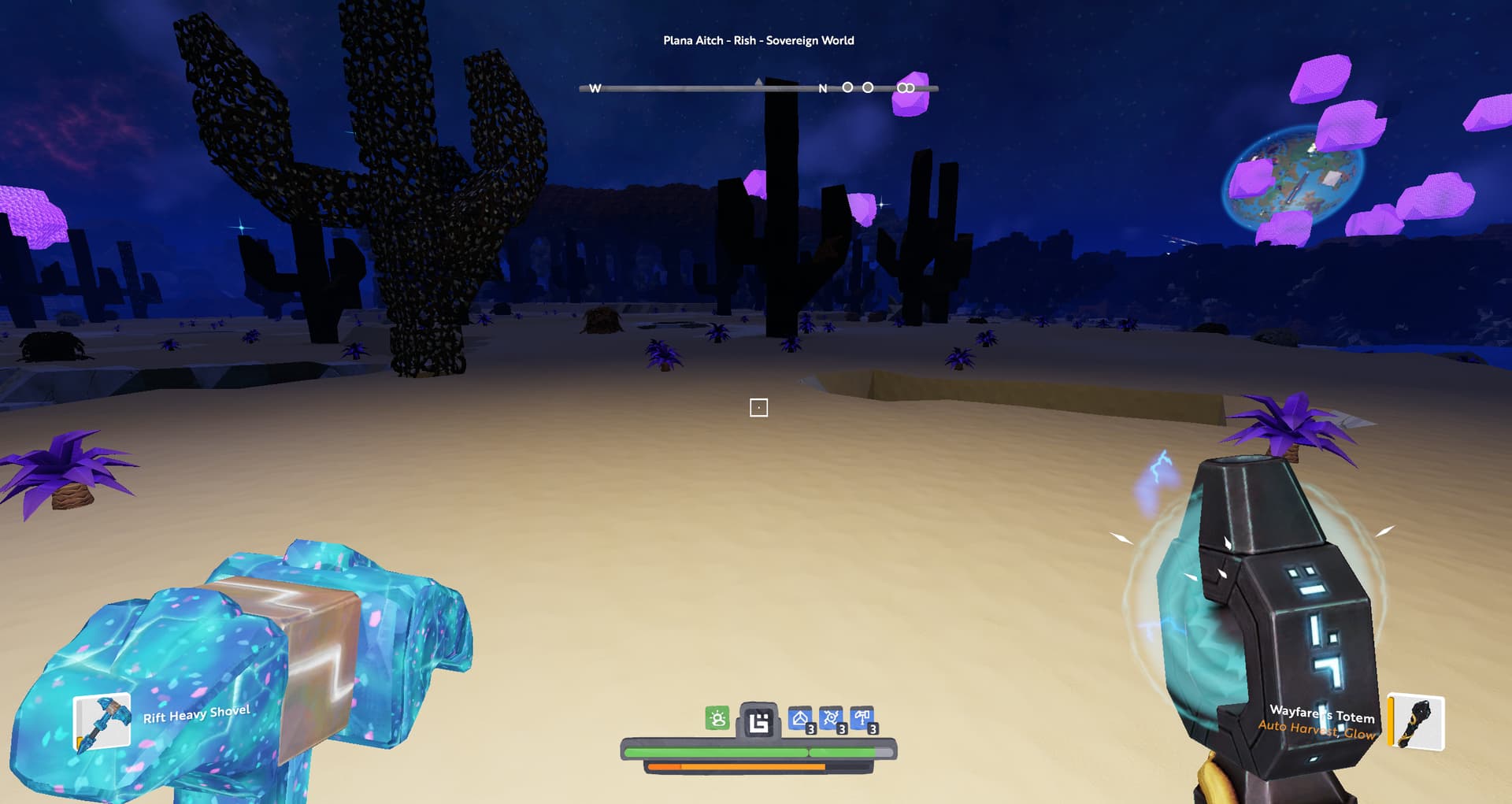The width and height of the screenshot is (1512, 804).
Task: Click the blue sun-burst buff icon
Action: [x=831, y=718]
